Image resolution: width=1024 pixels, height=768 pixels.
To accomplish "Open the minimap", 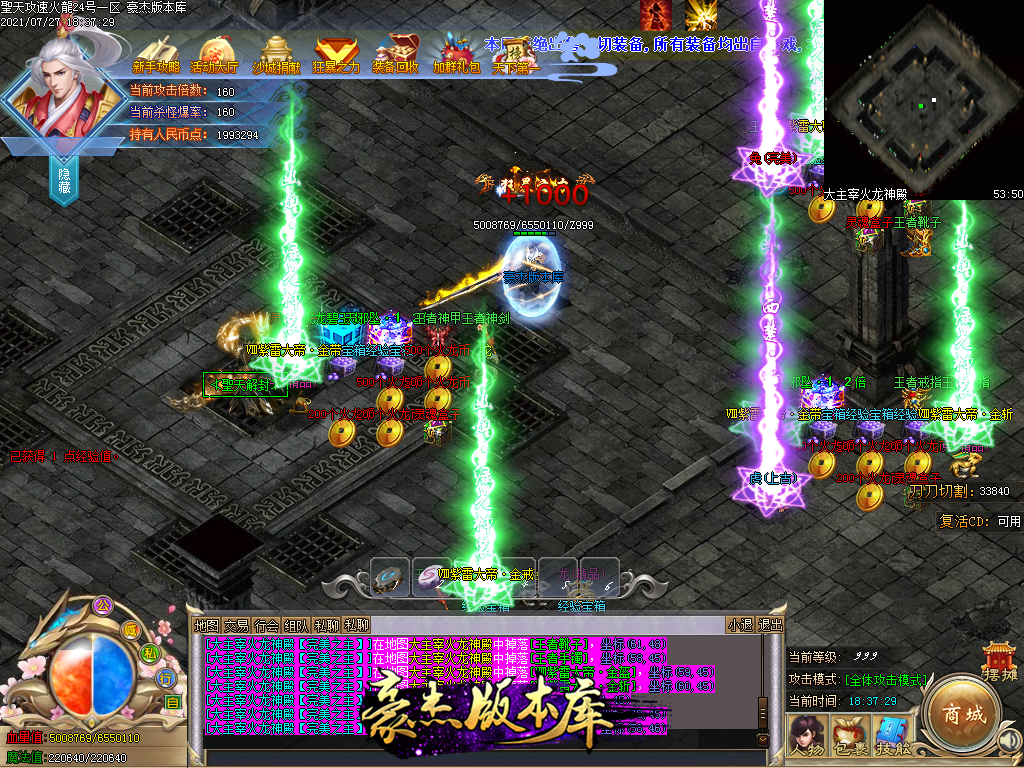I will point(923,100).
